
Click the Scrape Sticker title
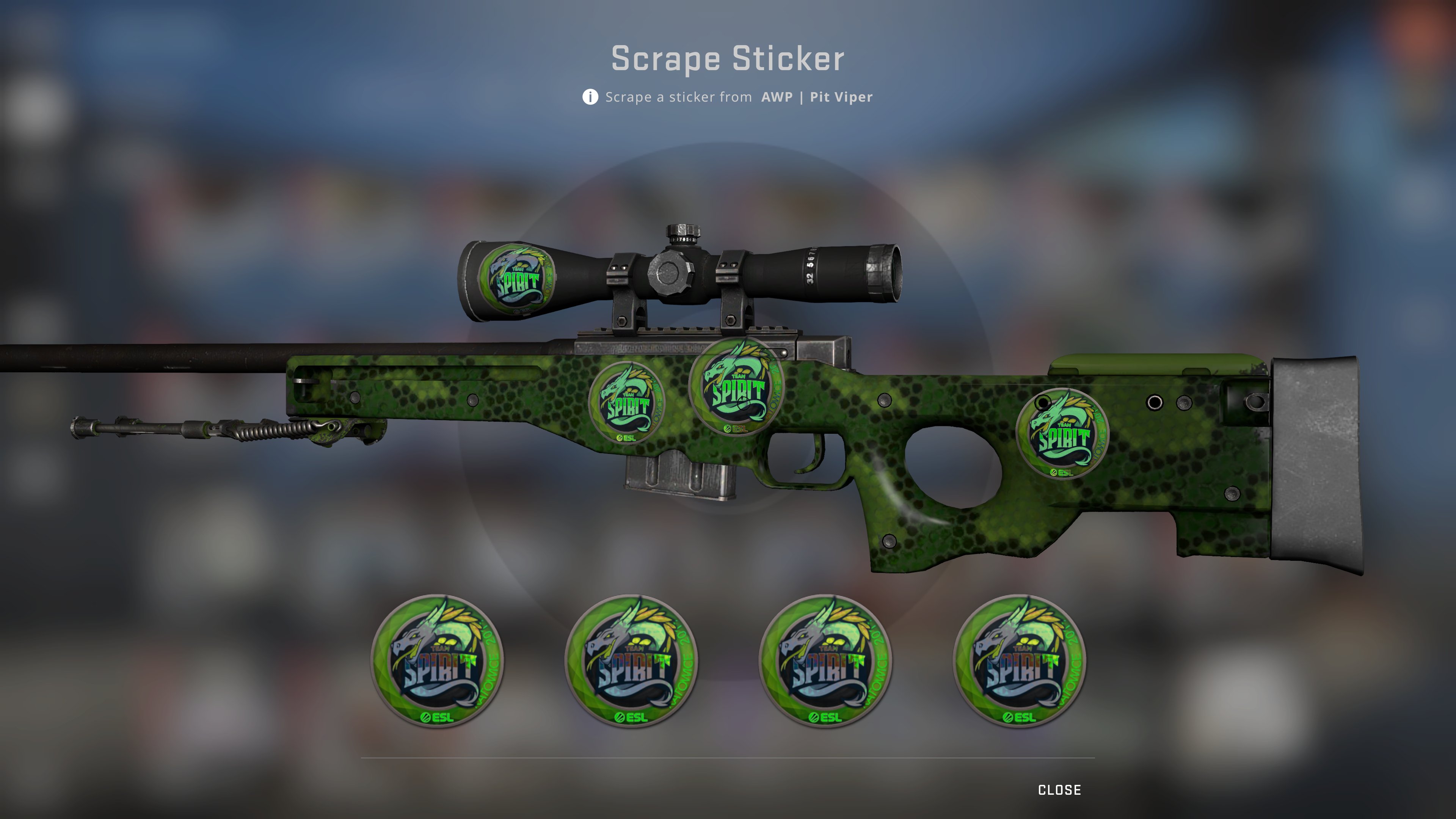point(728,58)
